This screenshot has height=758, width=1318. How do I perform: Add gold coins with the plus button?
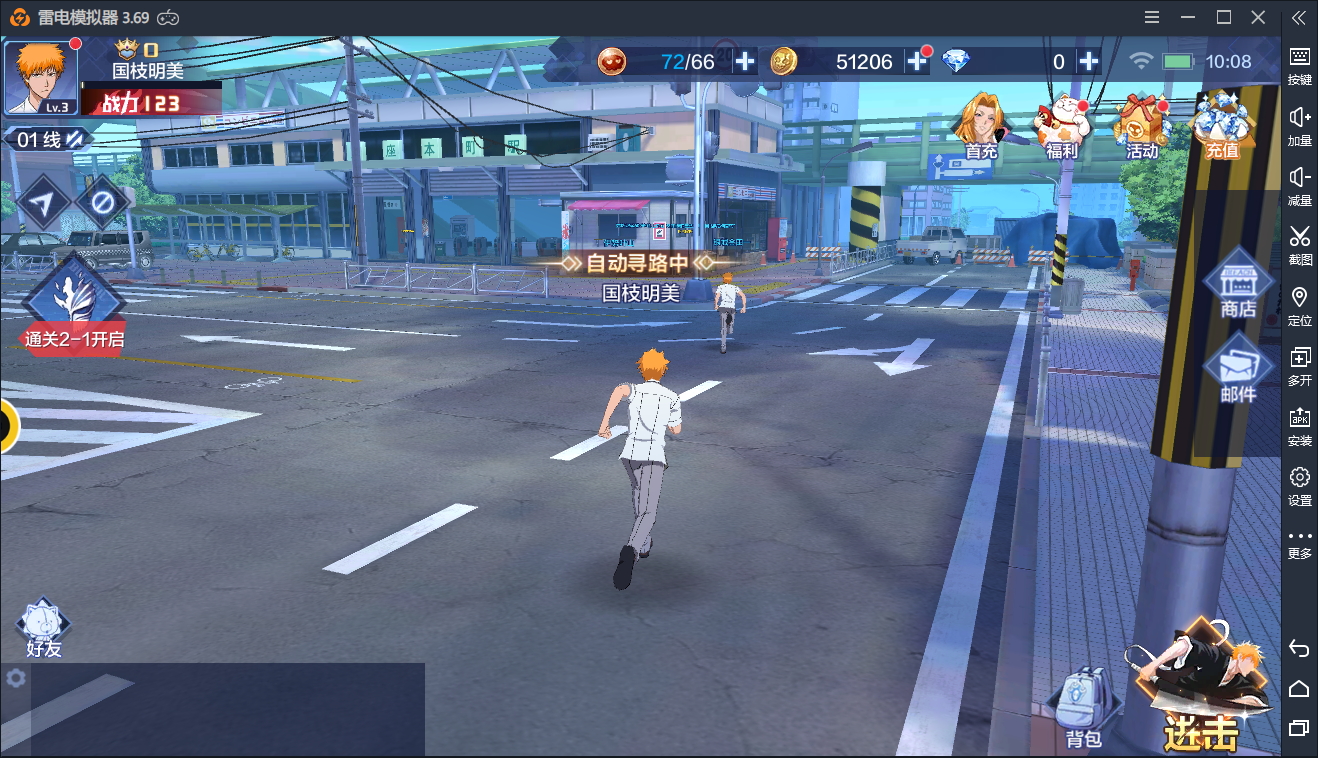(917, 62)
